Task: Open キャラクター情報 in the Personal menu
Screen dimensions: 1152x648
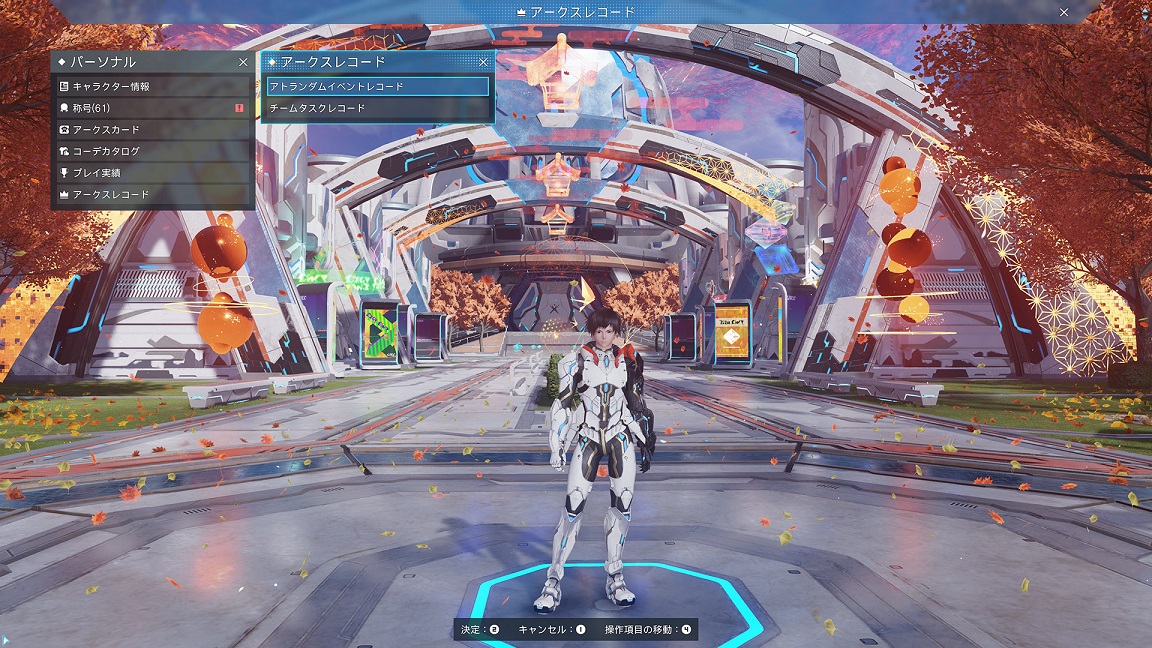Action: 152,87
